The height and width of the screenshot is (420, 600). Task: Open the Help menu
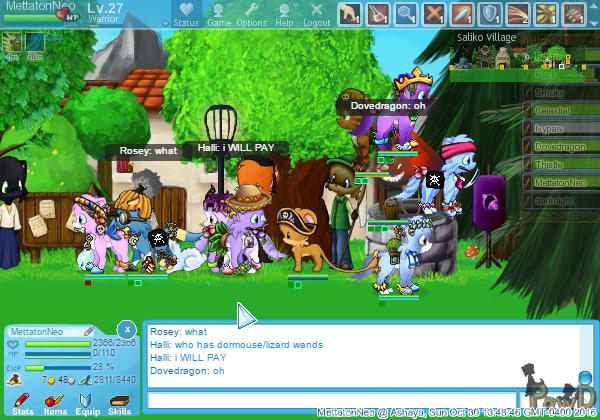click(284, 14)
